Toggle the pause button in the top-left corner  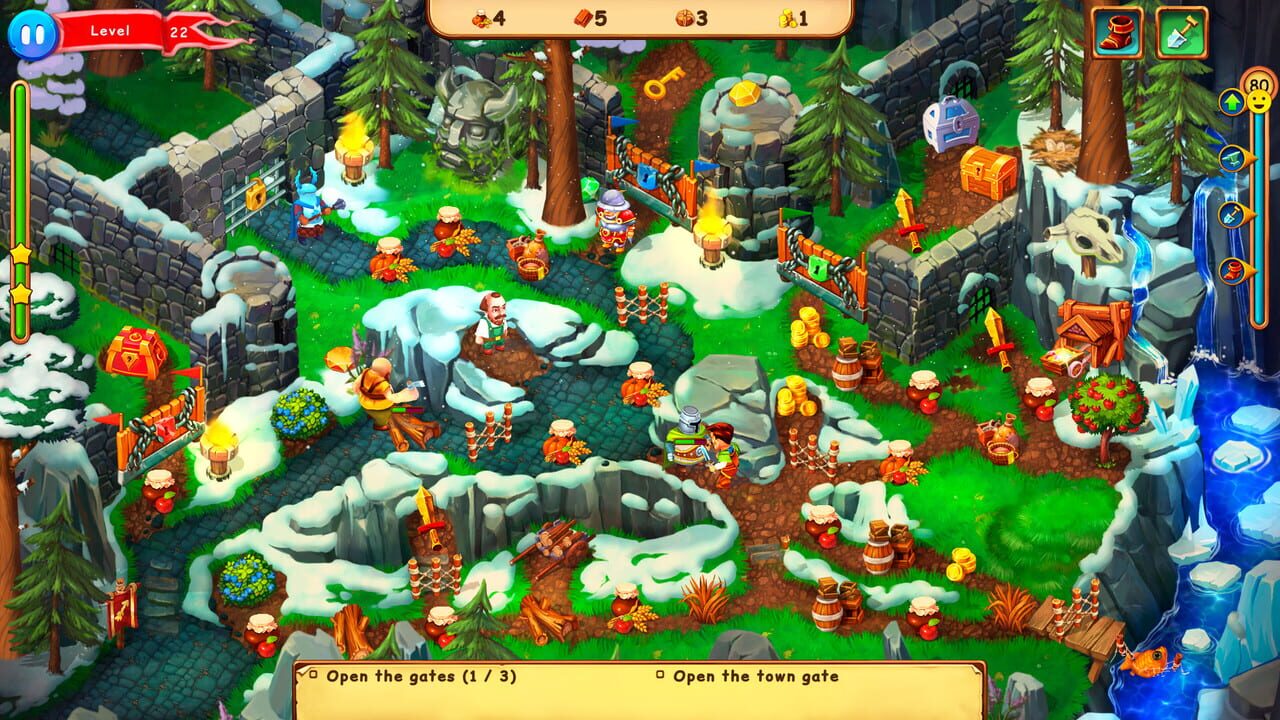pos(32,32)
